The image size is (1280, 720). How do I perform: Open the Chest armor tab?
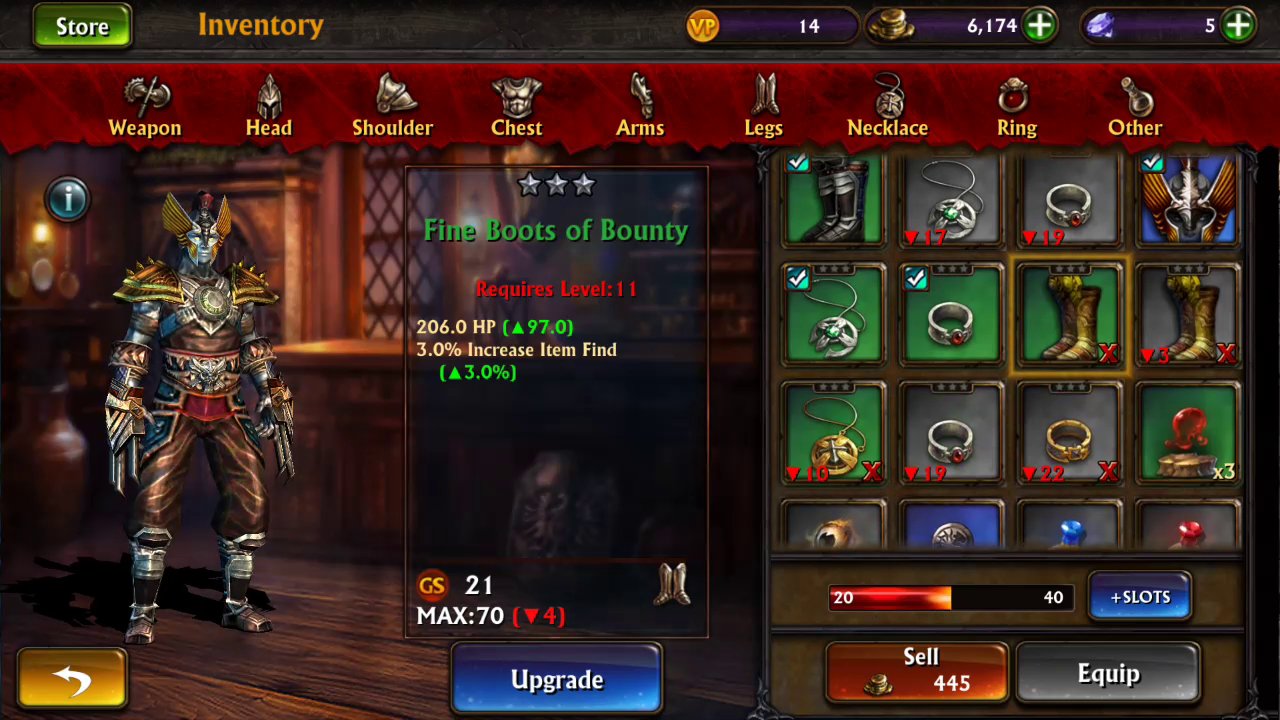[516, 107]
